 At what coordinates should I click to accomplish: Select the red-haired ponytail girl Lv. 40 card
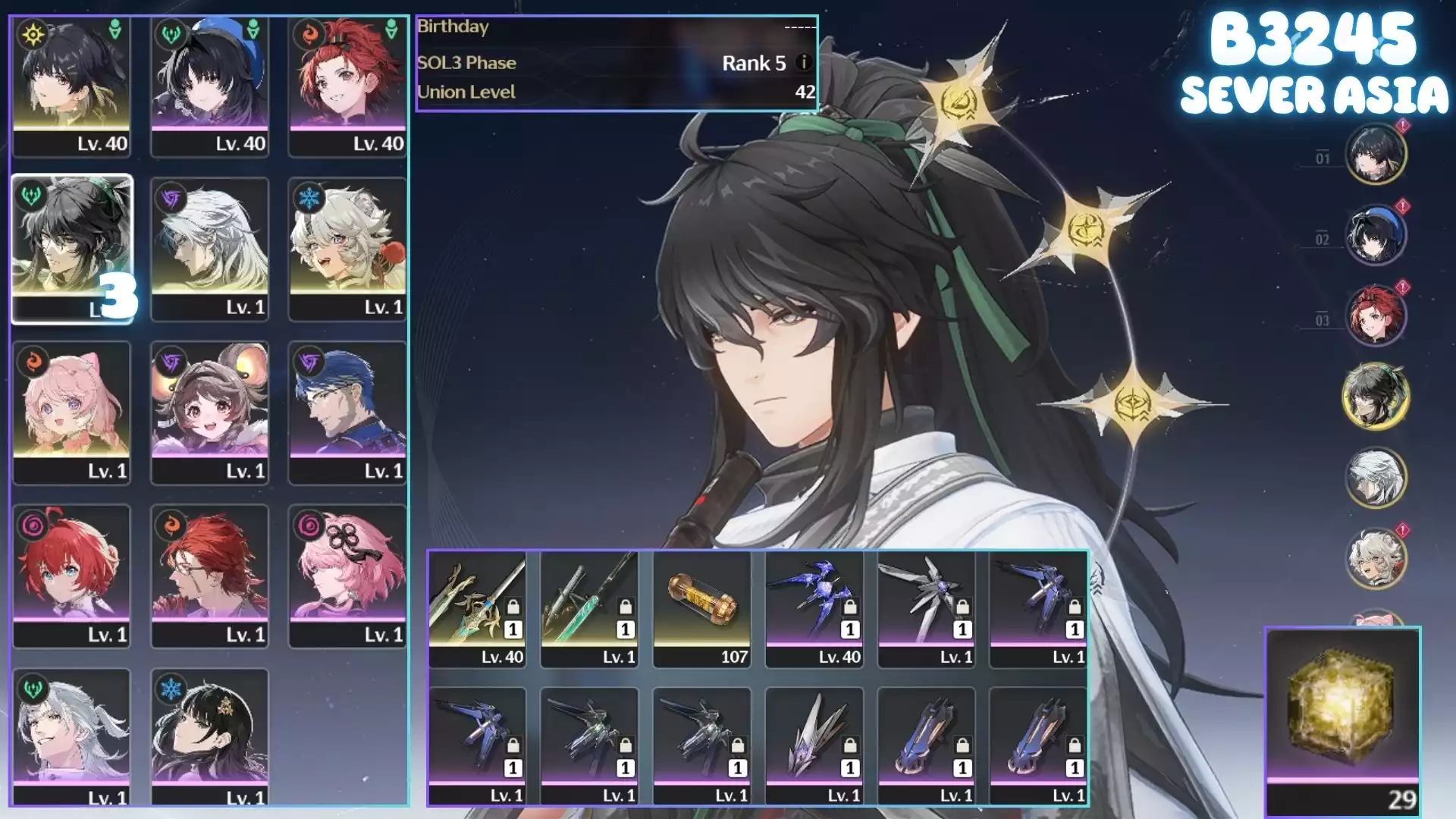[347, 86]
